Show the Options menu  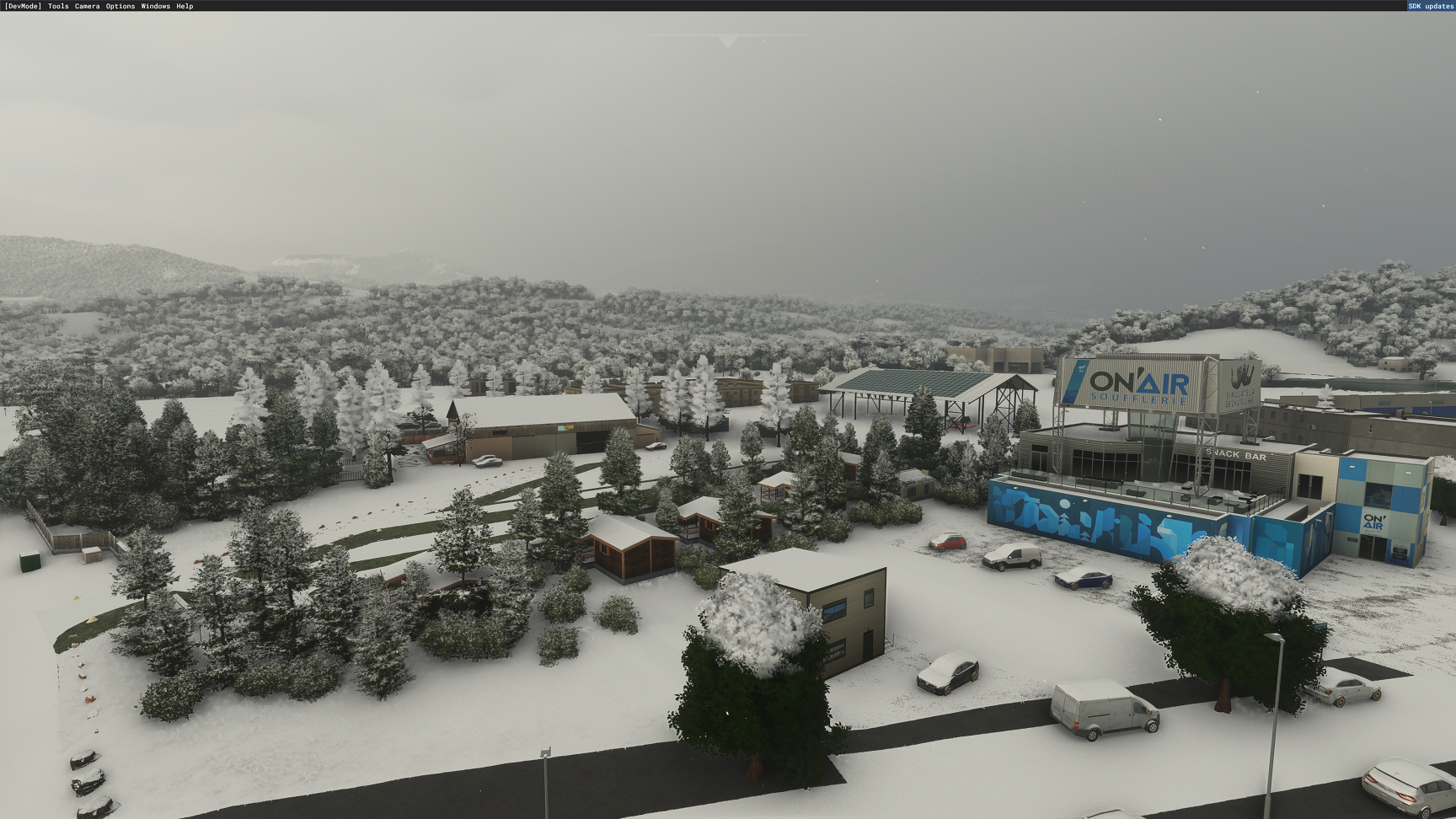(x=120, y=6)
